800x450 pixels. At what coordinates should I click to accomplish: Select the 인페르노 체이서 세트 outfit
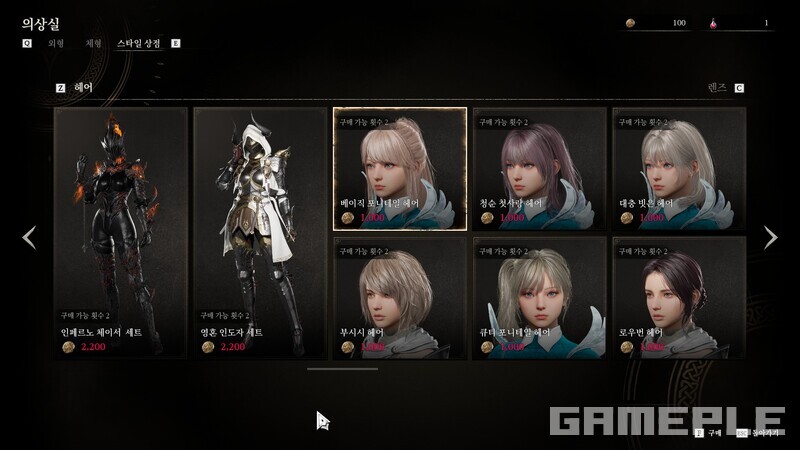click(x=121, y=232)
